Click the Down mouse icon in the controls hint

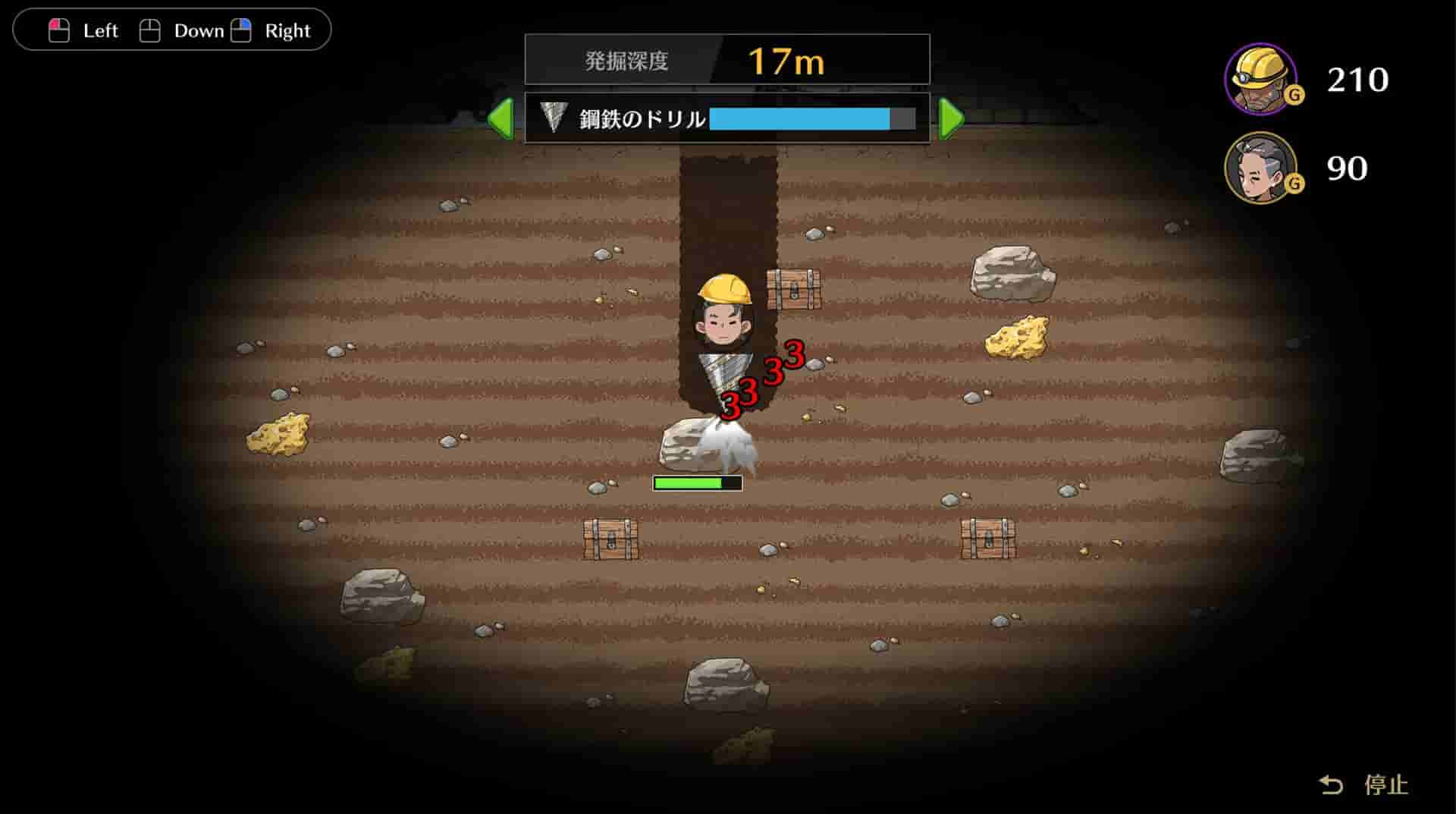pos(150,29)
